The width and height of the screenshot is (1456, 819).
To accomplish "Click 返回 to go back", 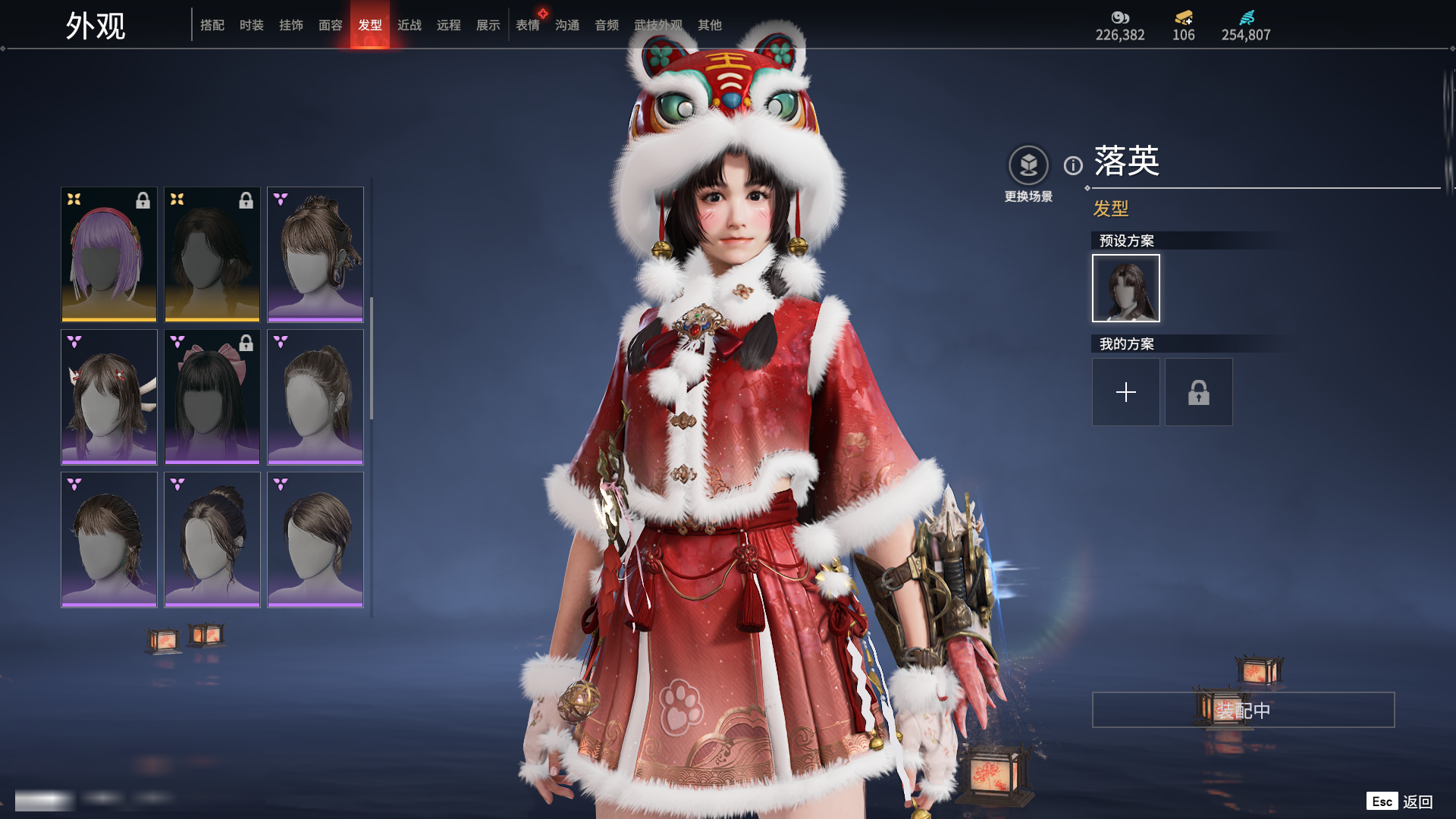I will pyautogui.click(x=1417, y=802).
